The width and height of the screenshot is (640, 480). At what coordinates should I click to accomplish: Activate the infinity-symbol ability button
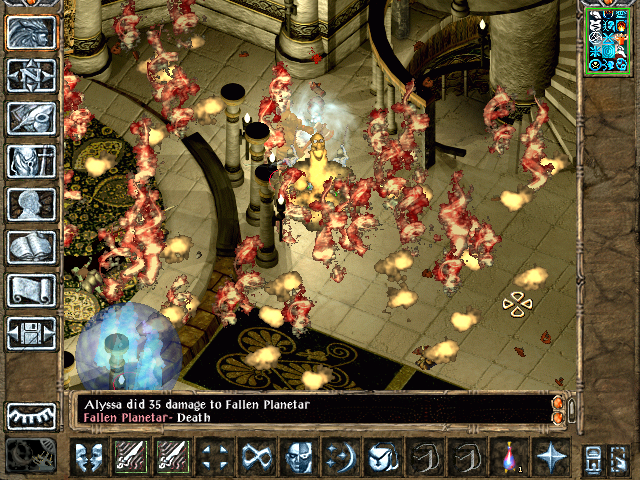256,457
